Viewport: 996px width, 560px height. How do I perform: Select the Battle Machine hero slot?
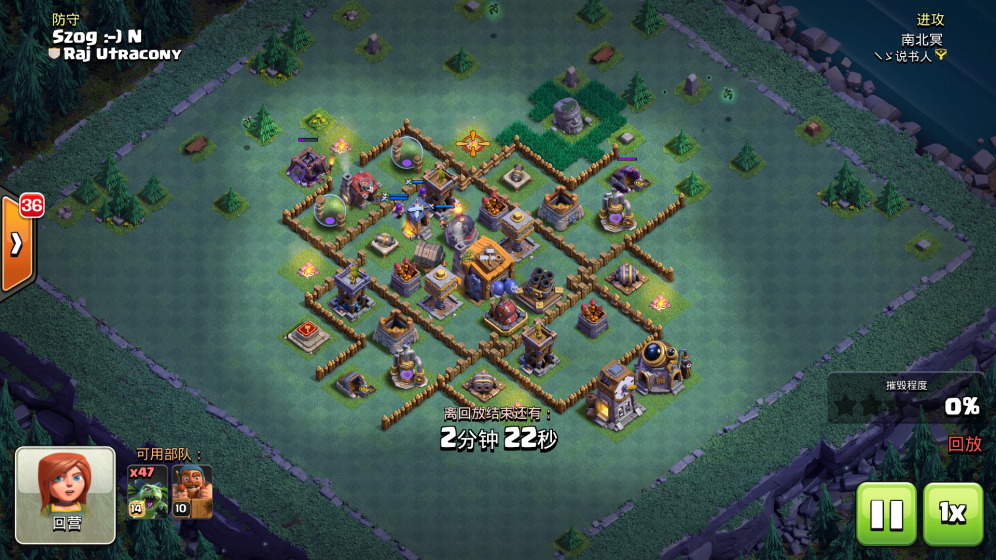pyautogui.click(x=192, y=491)
